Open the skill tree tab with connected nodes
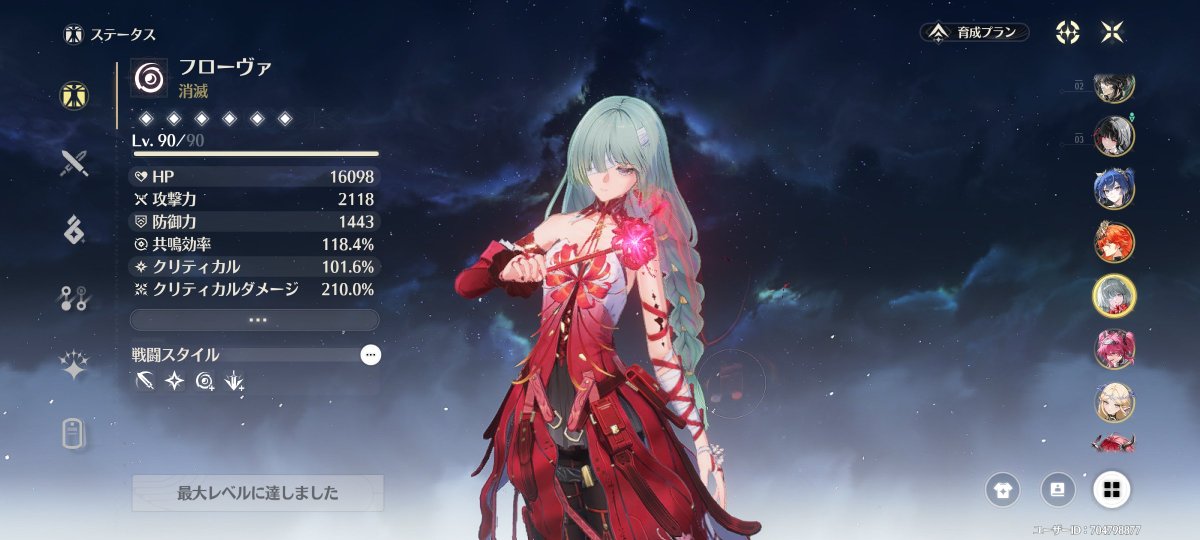 75,299
